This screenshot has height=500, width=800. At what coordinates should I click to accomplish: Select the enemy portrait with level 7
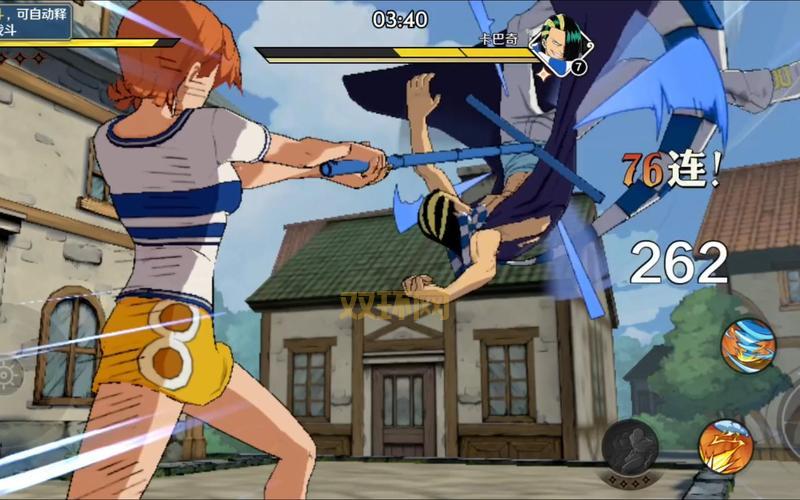point(559,44)
